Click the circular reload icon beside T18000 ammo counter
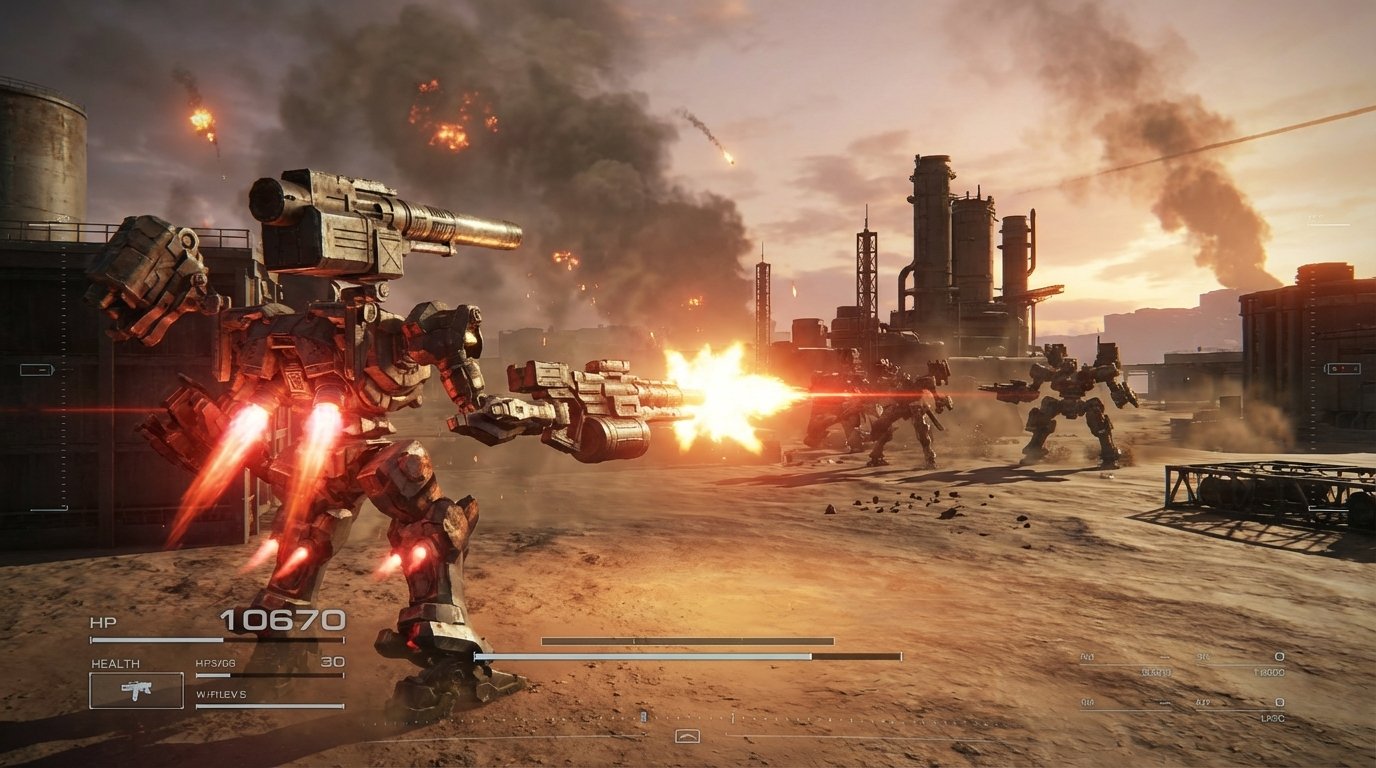The image size is (1376, 768). tap(1278, 655)
